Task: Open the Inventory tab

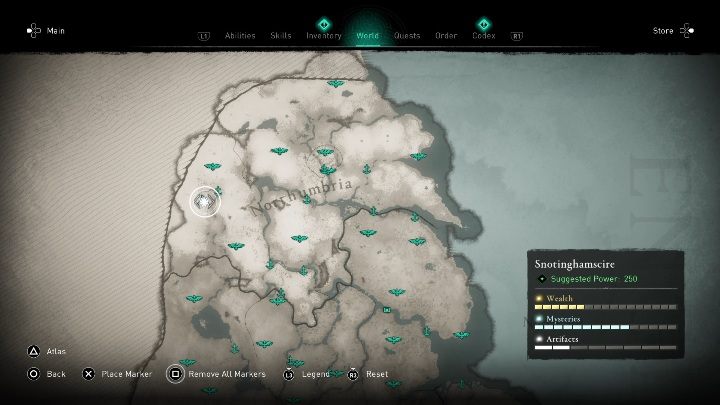Action: (x=324, y=35)
